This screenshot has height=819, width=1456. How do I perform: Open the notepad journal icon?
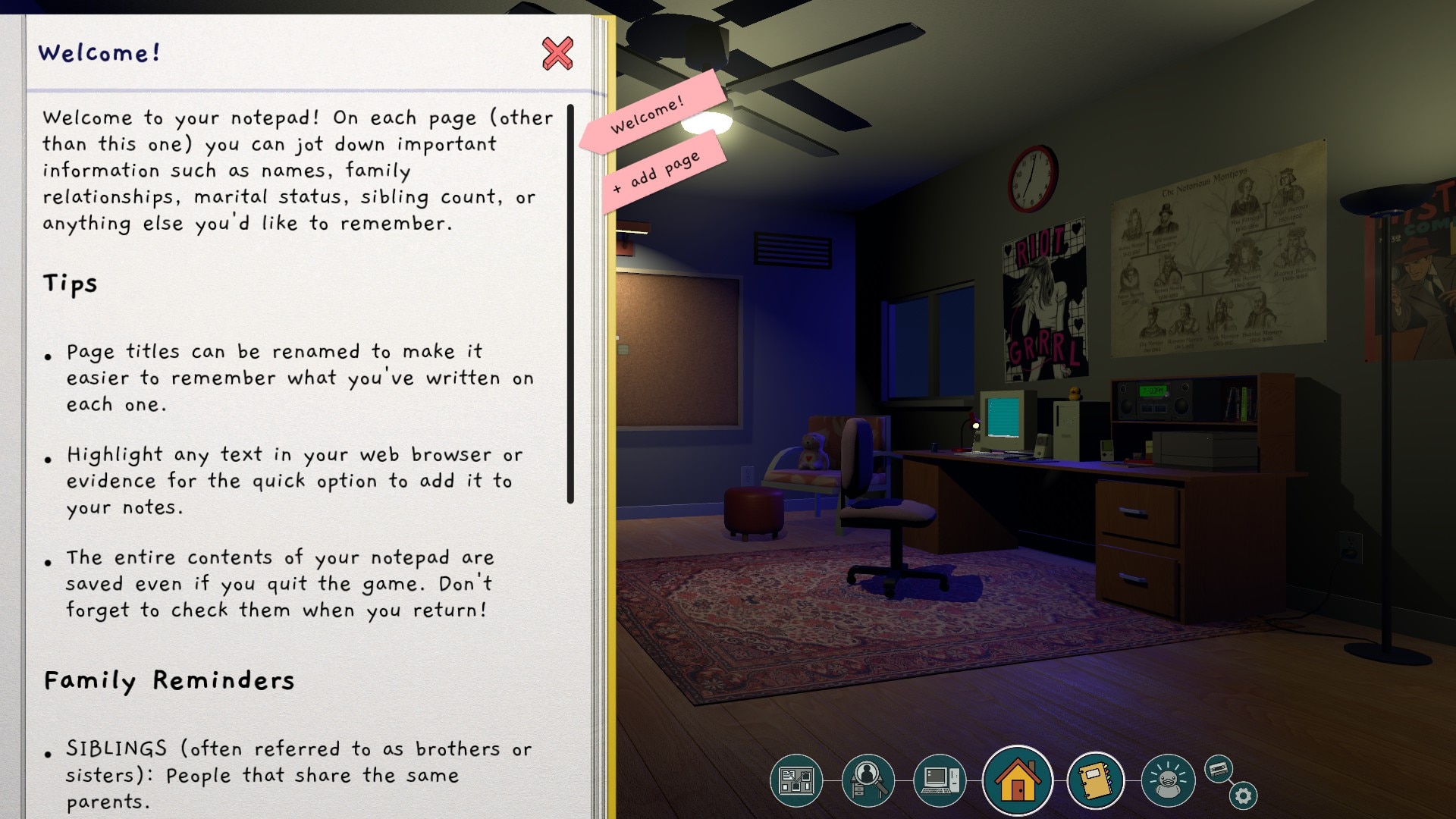(1095, 778)
